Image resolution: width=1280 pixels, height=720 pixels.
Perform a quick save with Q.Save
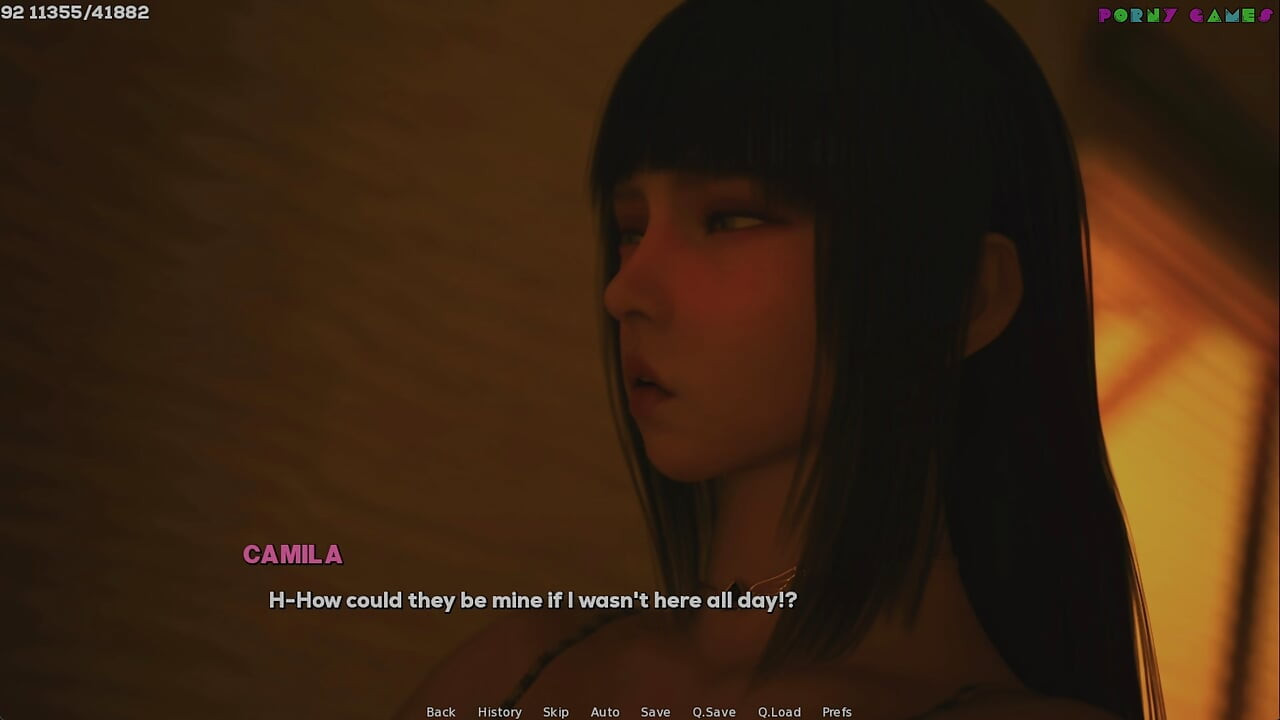tap(713, 712)
